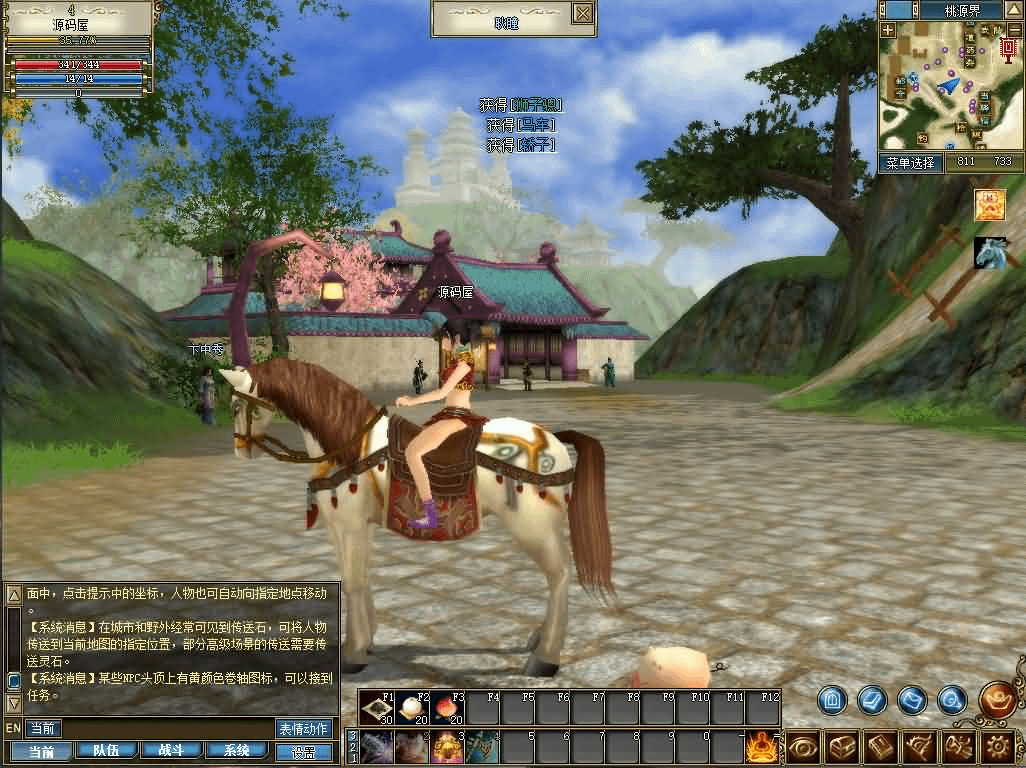Image resolution: width=1026 pixels, height=768 pixels.
Task: Switch chat to the 系统 tab
Action: pos(236,751)
